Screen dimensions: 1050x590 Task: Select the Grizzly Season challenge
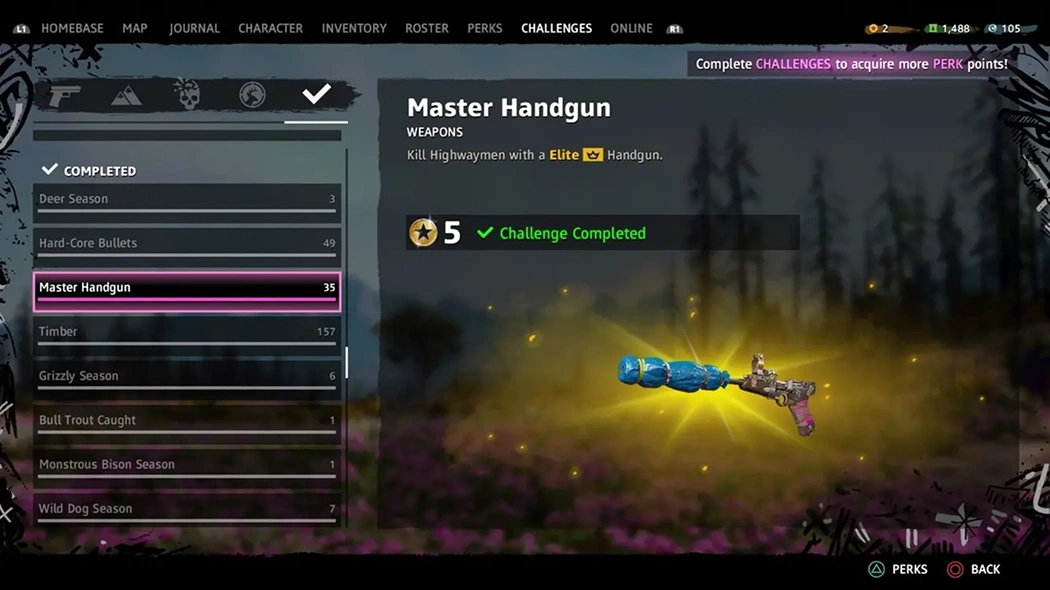187,376
